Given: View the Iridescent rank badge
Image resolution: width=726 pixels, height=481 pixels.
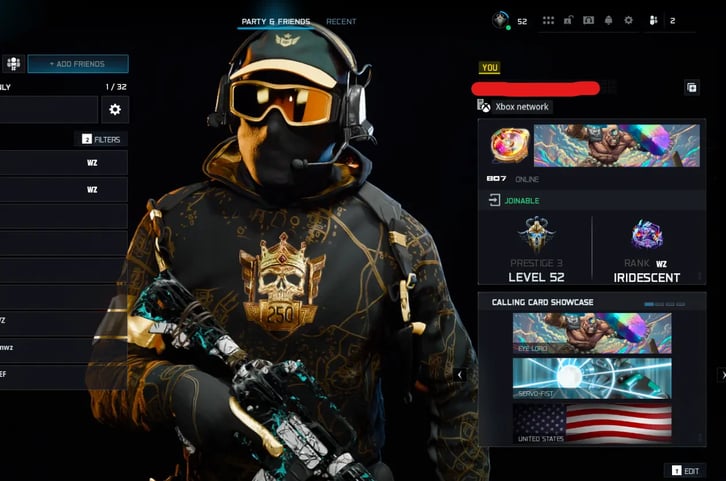Looking at the screenshot, I should pos(647,236).
